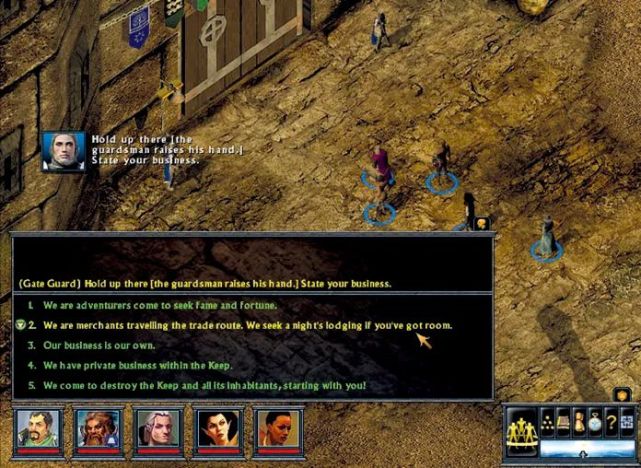Click the gold shield icon above the toolbar
Image resolution: width=641 pixels, height=468 pixels.
coord(622,393)
